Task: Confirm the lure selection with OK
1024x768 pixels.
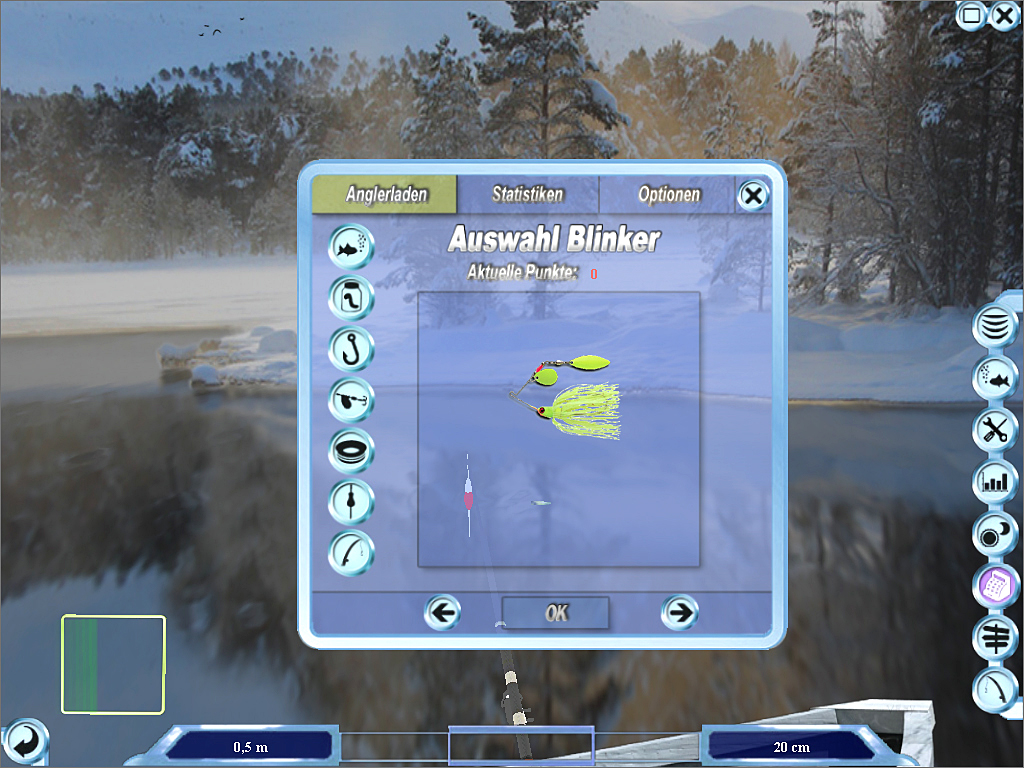Action: coord(555,613)
